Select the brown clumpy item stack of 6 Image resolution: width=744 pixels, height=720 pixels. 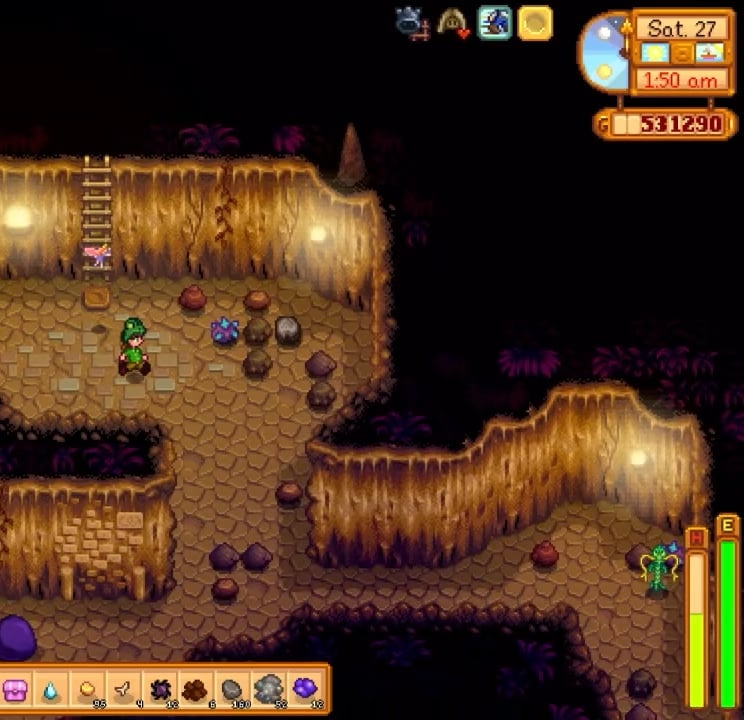196,689
